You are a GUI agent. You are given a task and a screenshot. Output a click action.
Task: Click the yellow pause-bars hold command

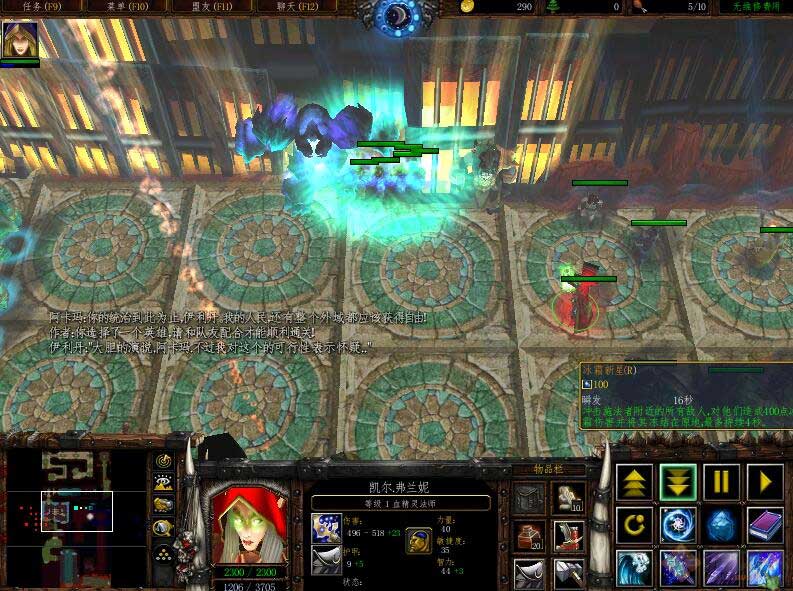click(x=722, y=482)
